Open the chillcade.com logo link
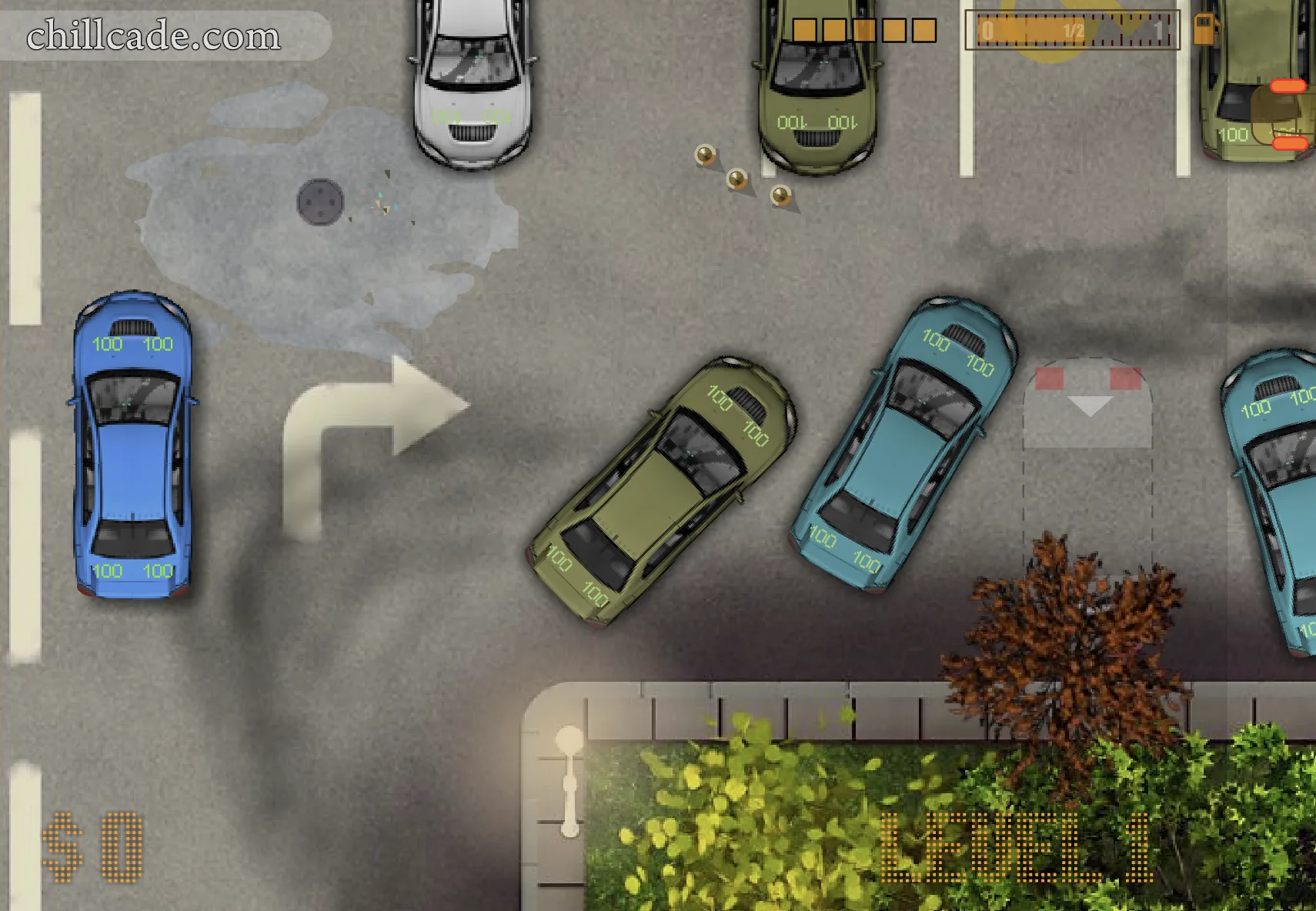 pyautogui.click(x=154, y=36)
